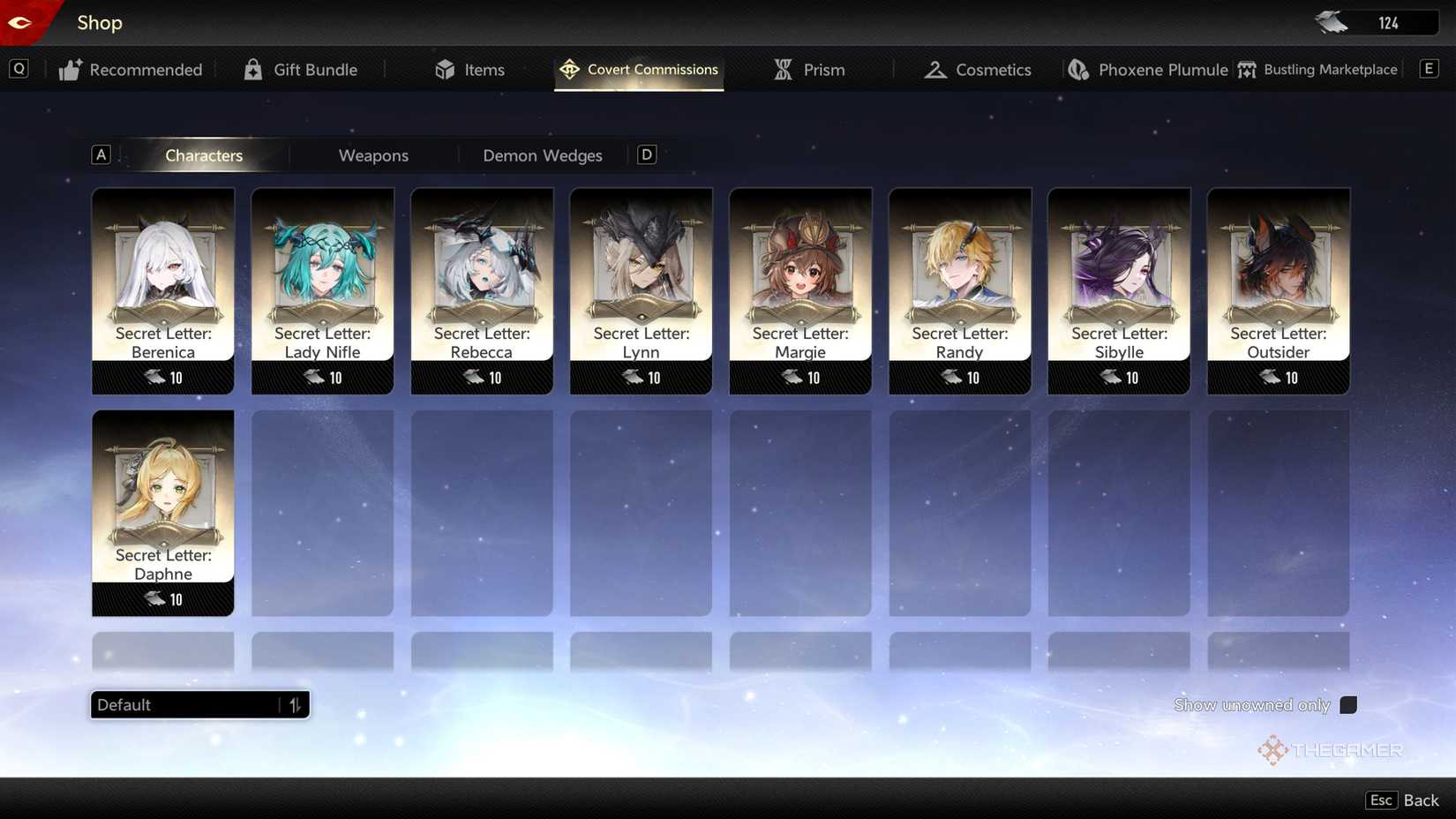Screen dimensions: 1456x819
Task: Open the Cosmetics silhouette icon
Action: pyautogui.click(x=934, y=69)
